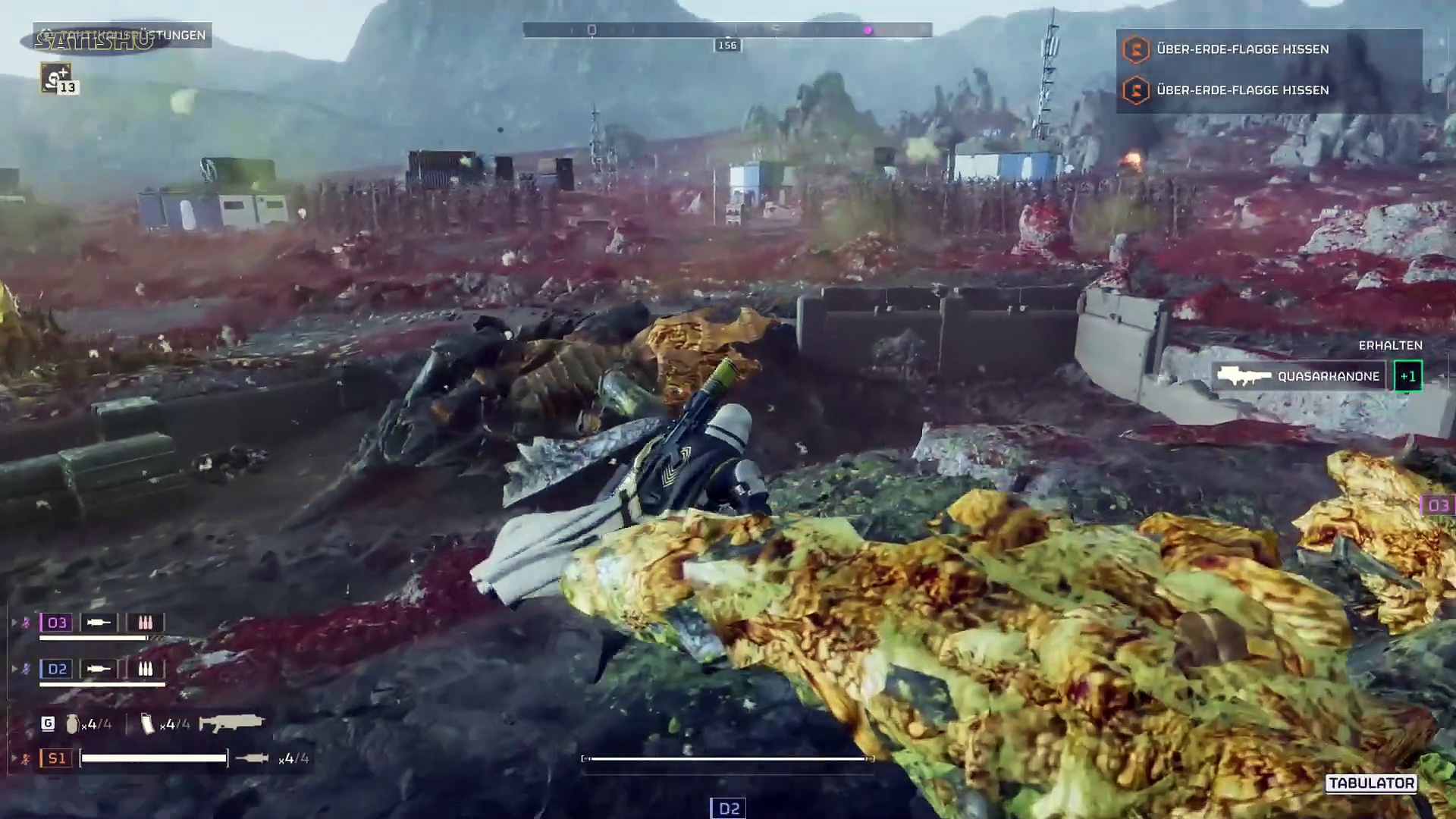Screen dimensions: 1456x819
Task: Click the ammo magazine icon
Action: pyautogui.click(x=148, y=724)
